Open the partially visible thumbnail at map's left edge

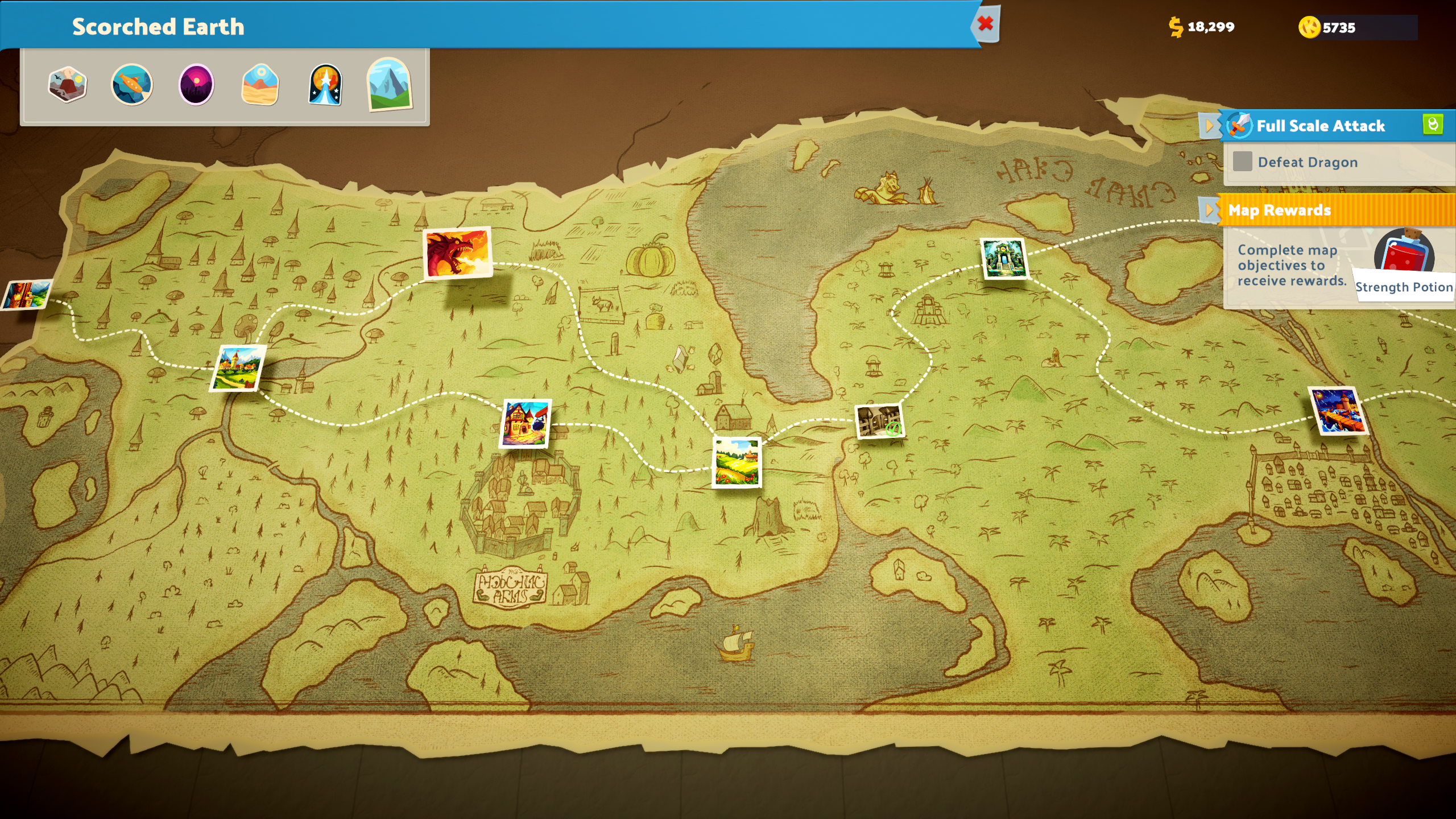(x=26, y=295)
